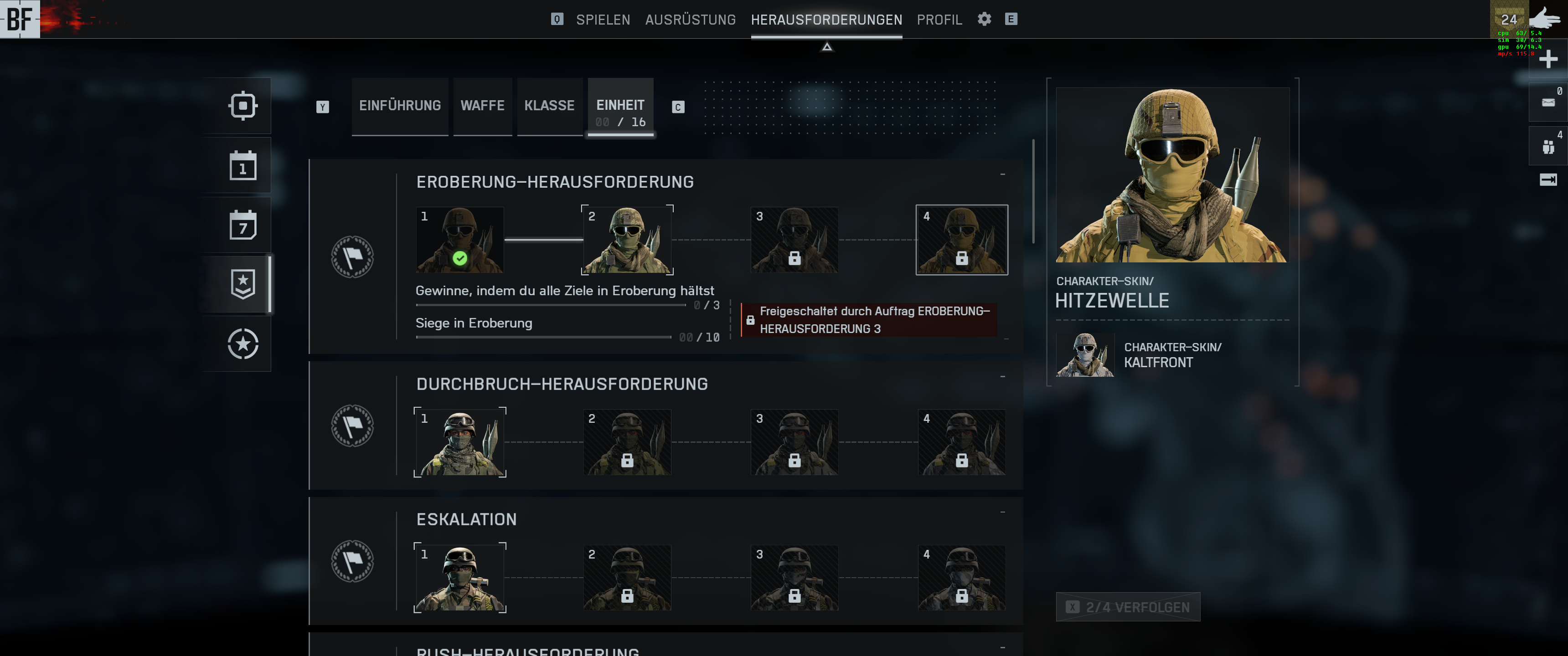This screenshot has width=1568, height=656.
Task: Select the WAFFE challenges tab
Action: [x=482, y=106]
